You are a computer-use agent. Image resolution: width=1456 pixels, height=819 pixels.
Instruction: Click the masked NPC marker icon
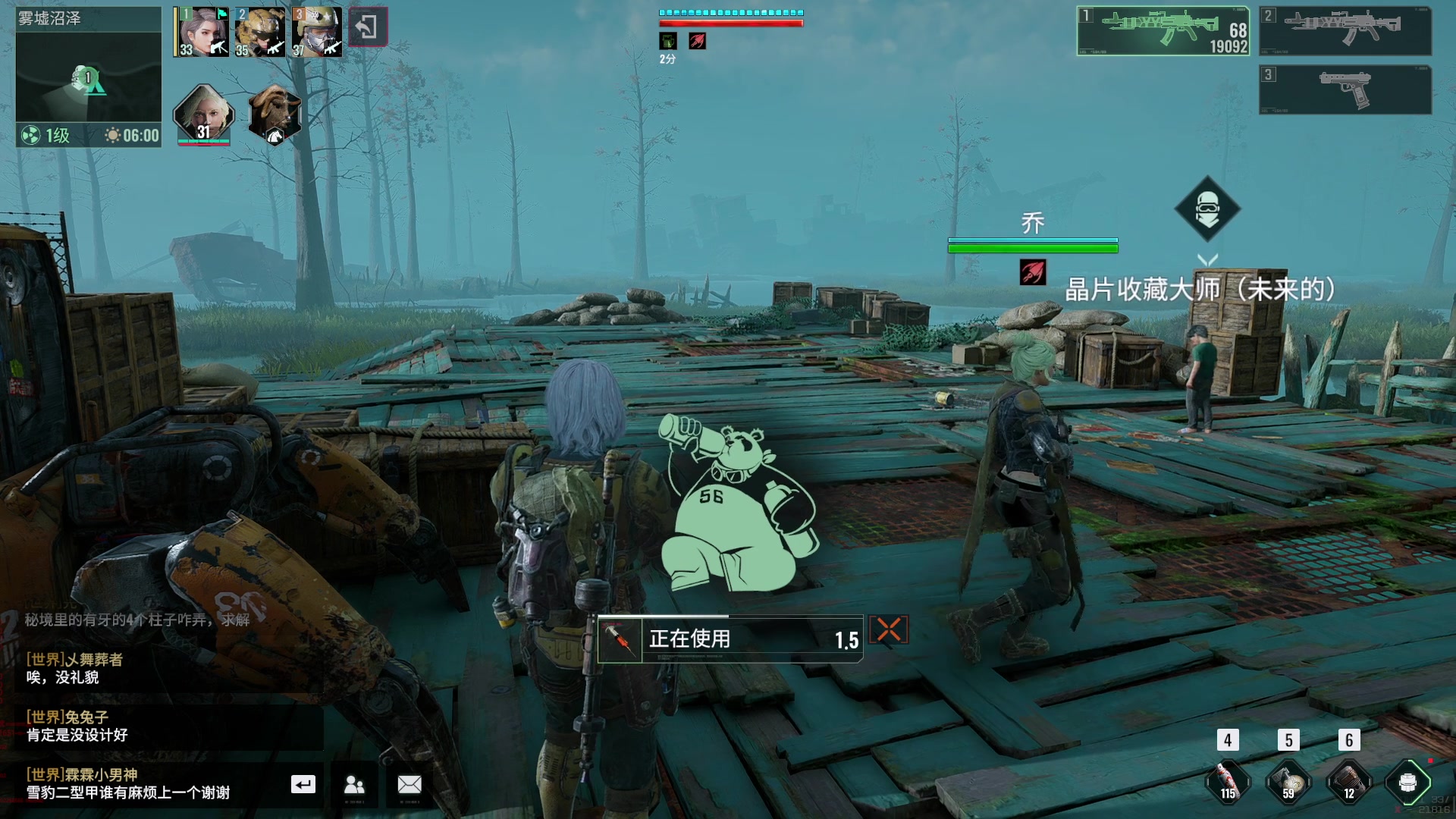[x=1207, y=209]
